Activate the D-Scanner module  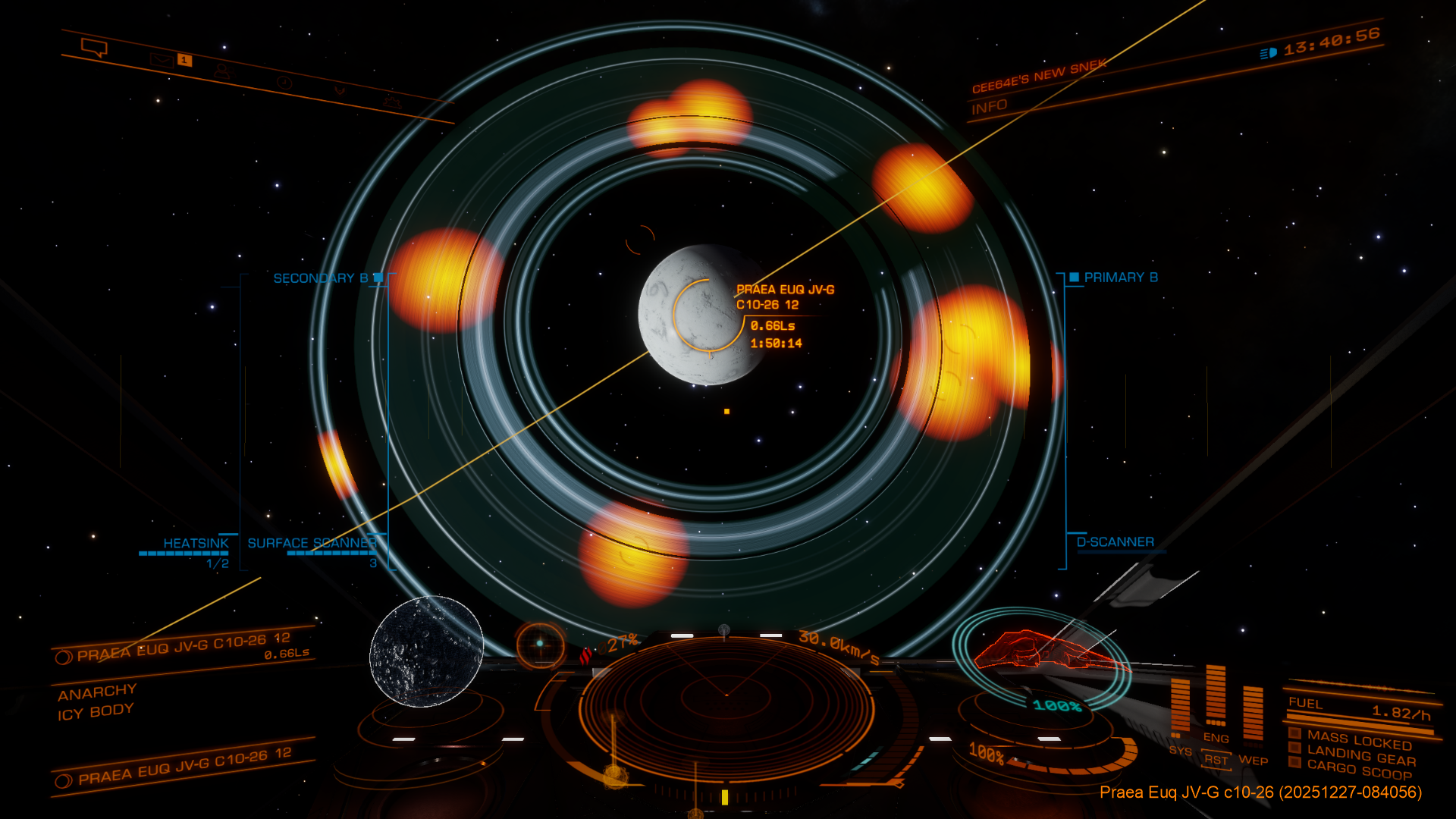[1115, 542]
